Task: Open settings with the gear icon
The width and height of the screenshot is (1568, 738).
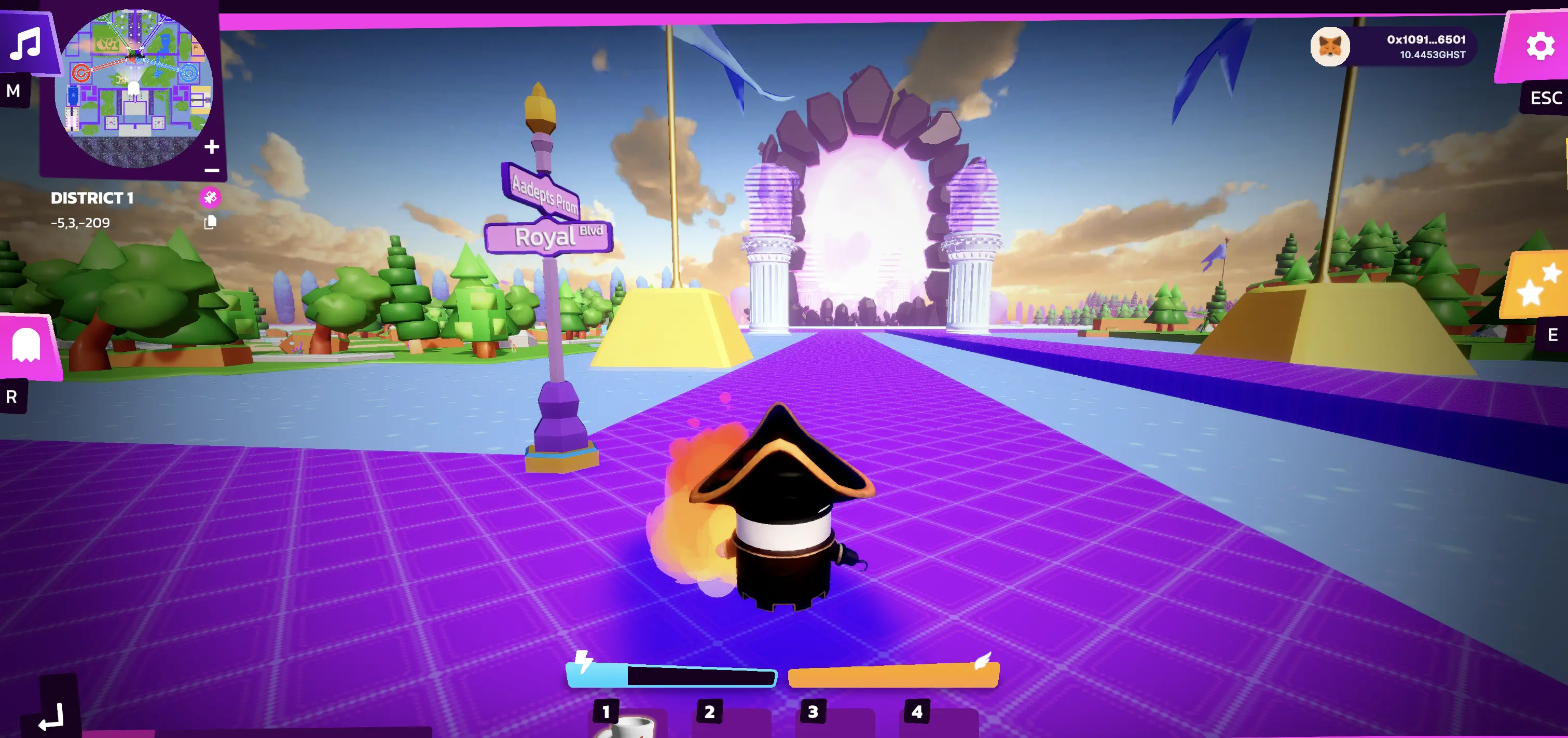Action: pos(1540,45)
